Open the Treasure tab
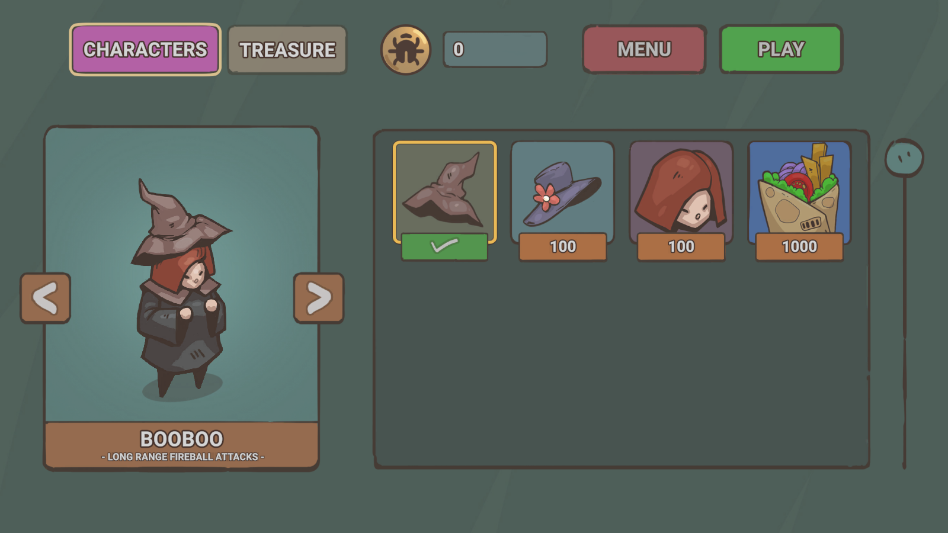Viewport: 948px width, 533px height. point(287,50)
